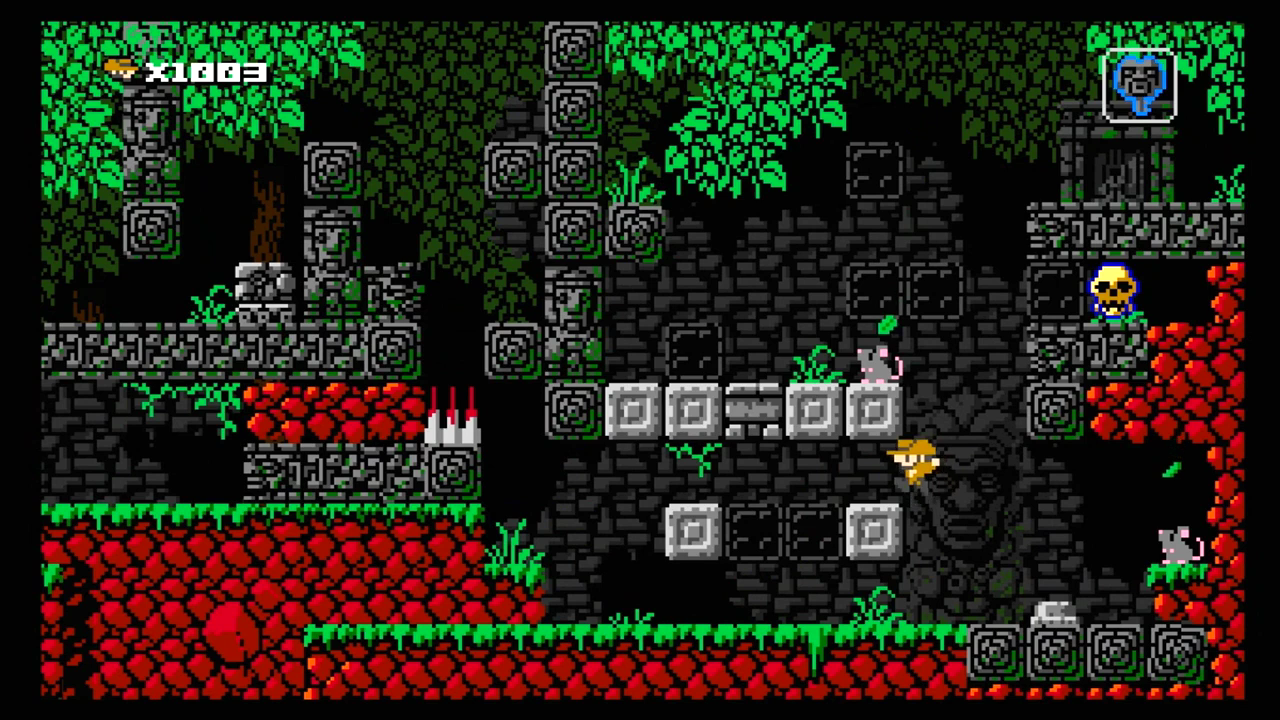Select the stone idol face in the framed marker

1141,85
